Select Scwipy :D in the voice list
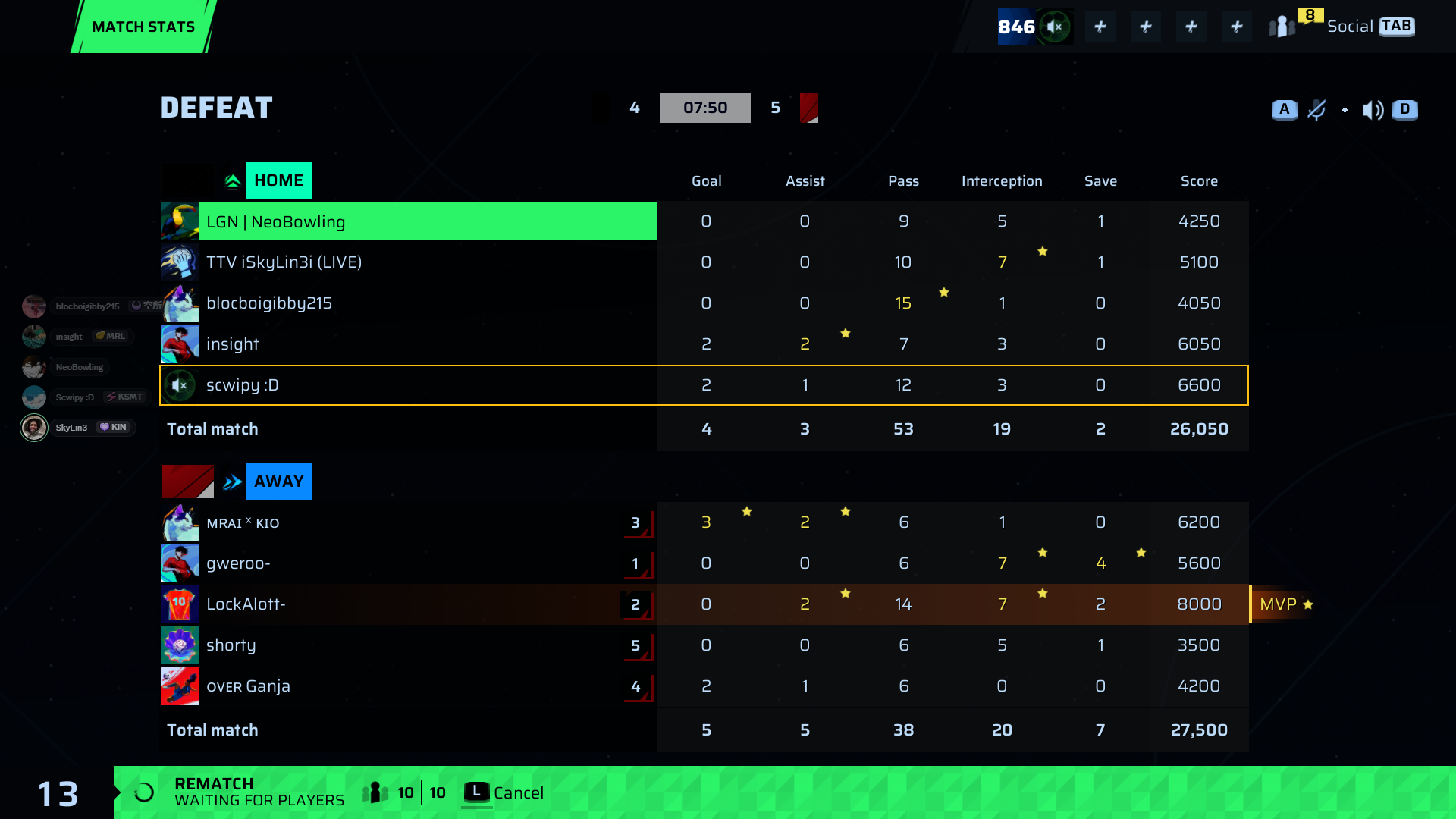1456x819 pixels. [x=74, y=397]
